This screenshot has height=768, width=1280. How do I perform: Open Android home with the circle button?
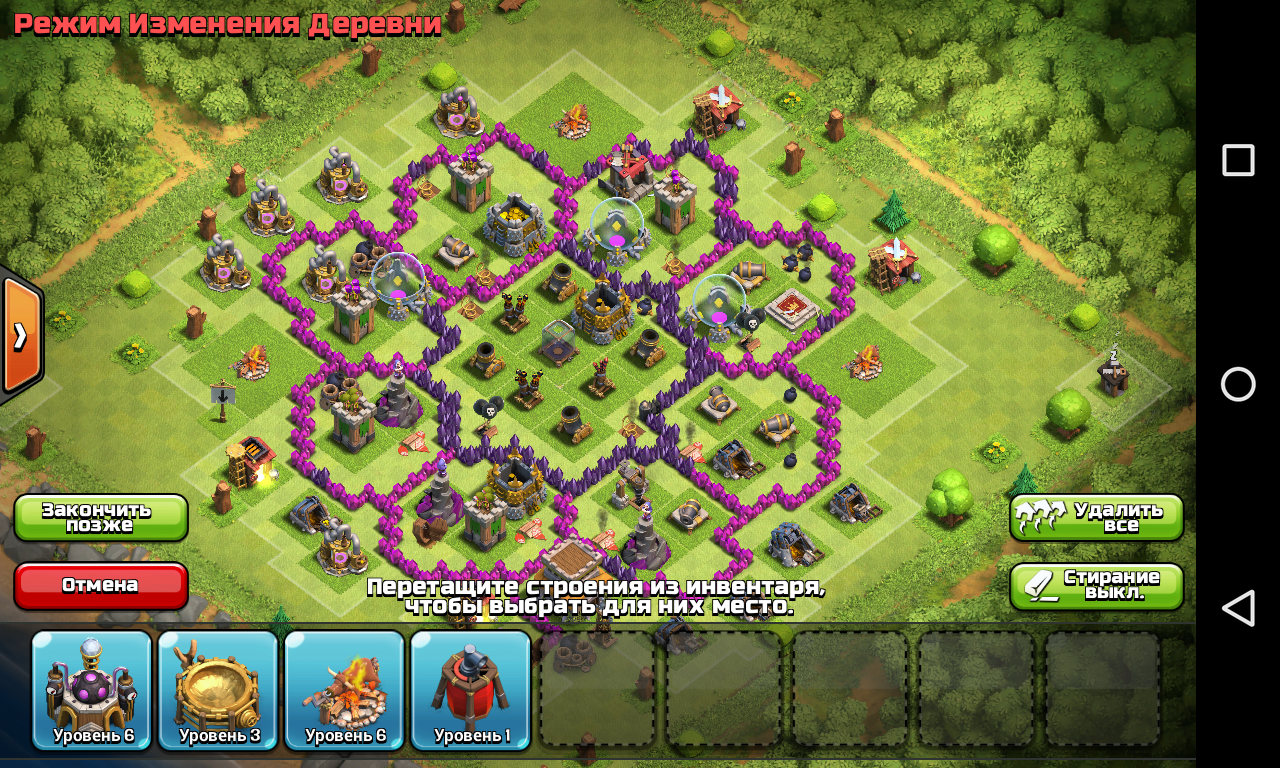1238,384
